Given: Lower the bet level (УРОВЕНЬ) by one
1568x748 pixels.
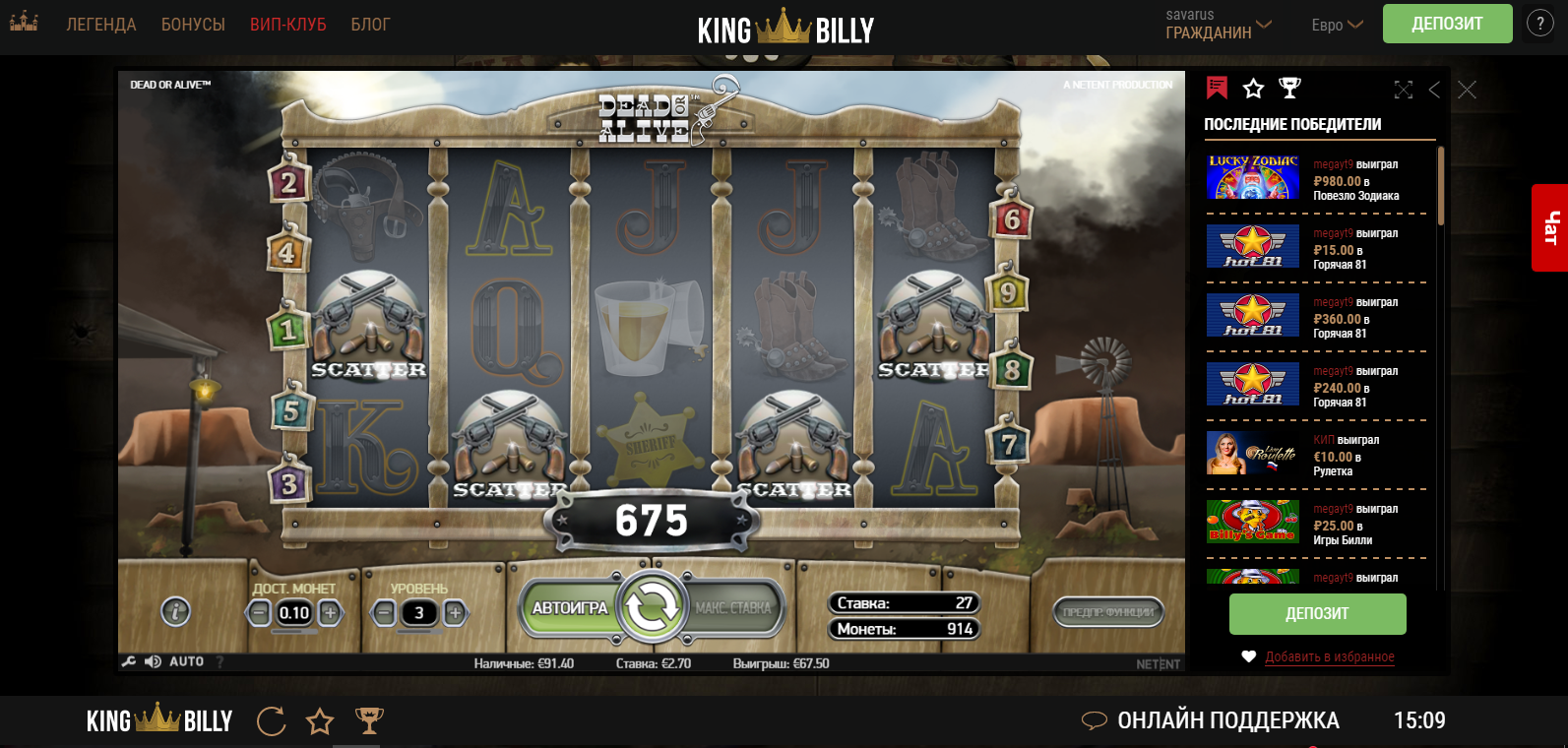Looking at the screenshot, I should click(384, 613).
